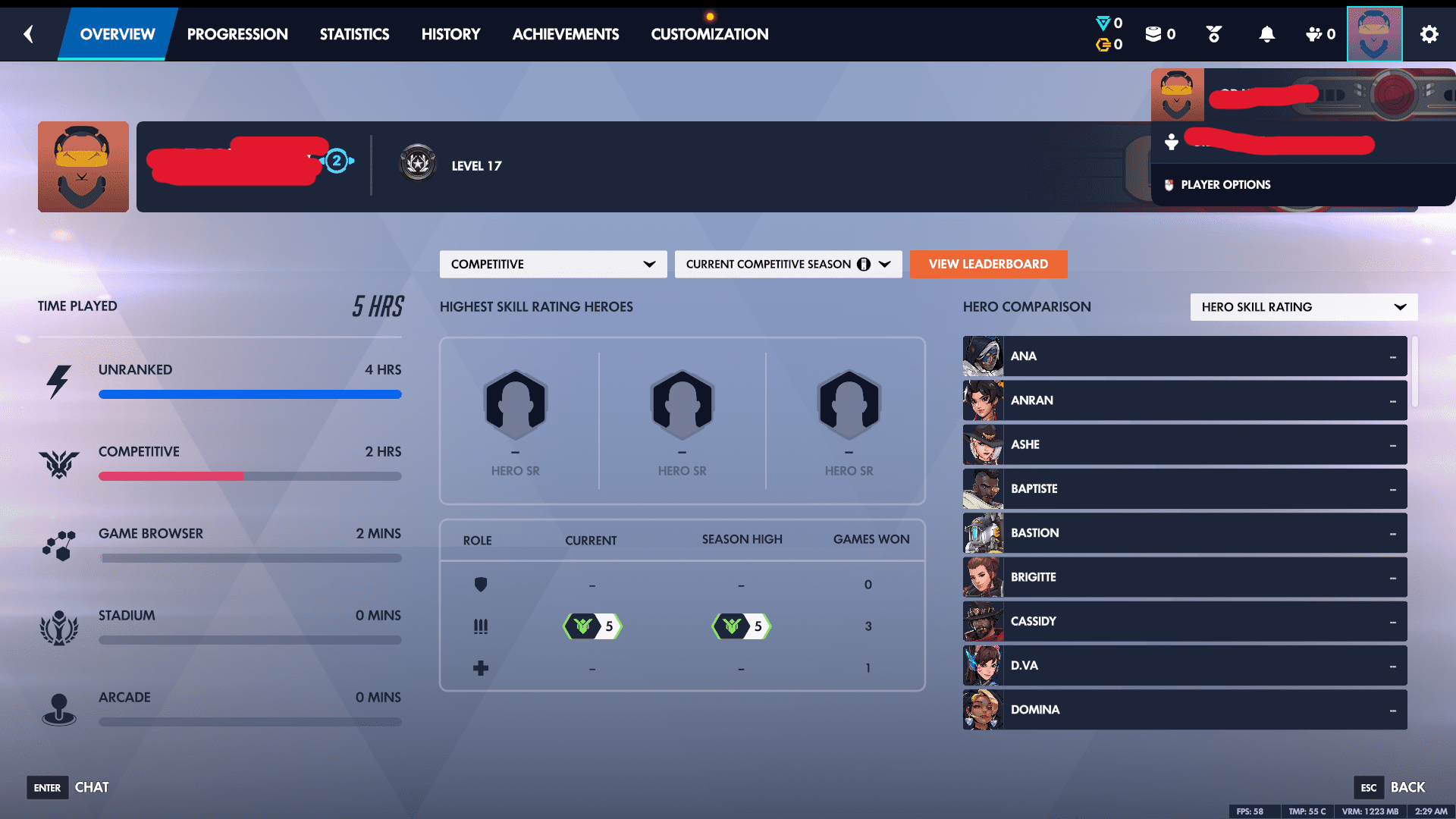The height and width of the screenshot is (819, 1456).
Task: Click the player avatar portrait top right
Action: 1374,34
